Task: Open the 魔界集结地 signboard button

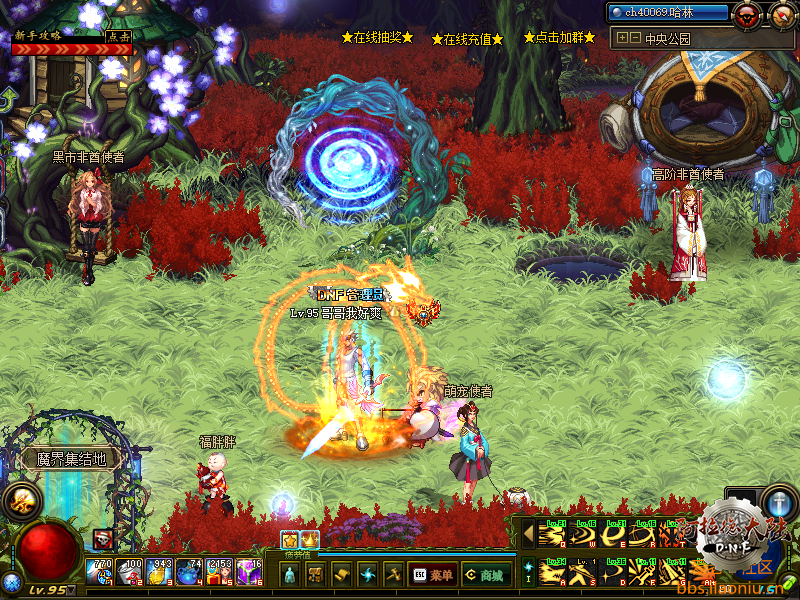Action: tap(71, 459)
